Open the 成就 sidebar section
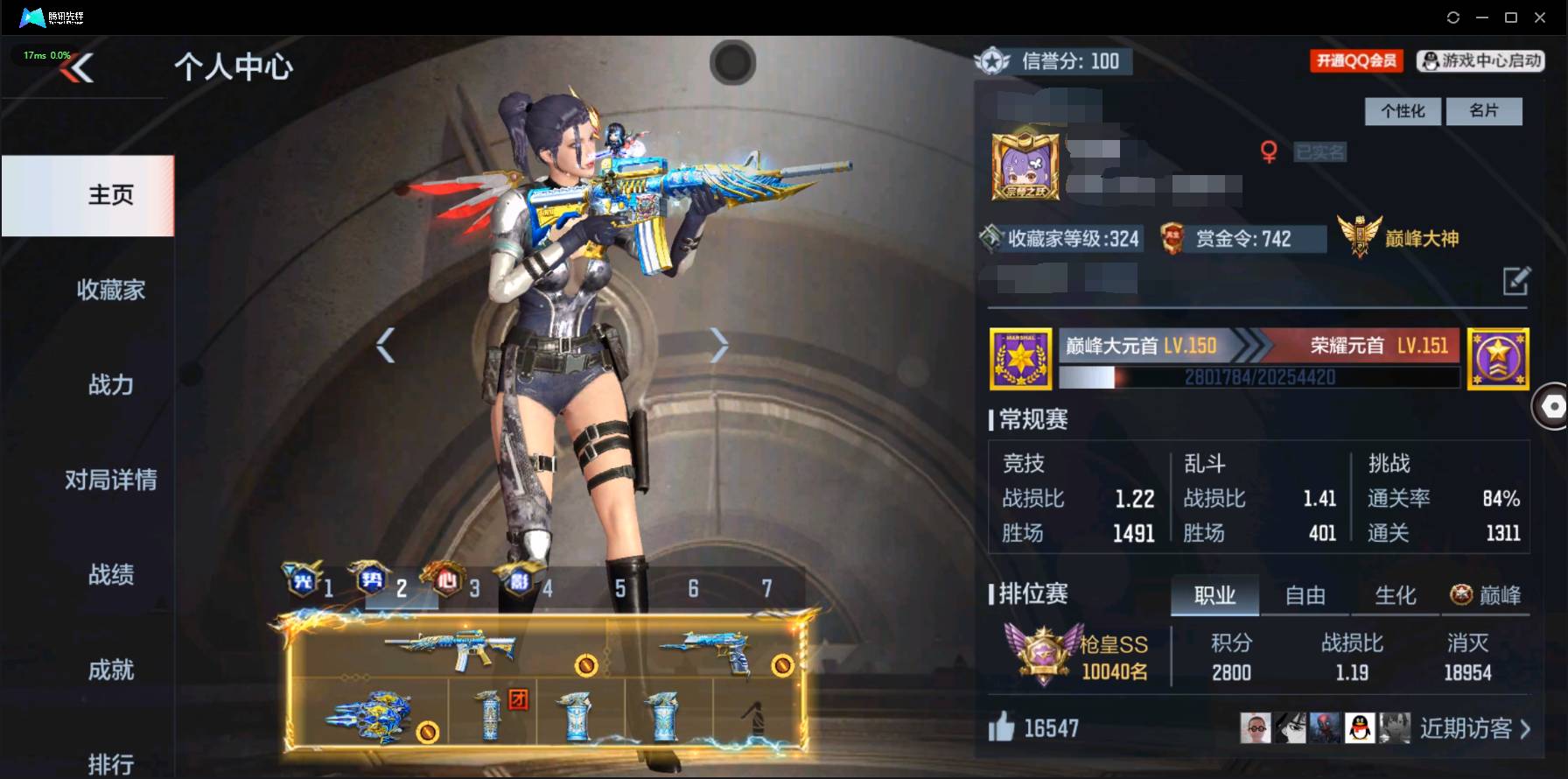The image size is (1568, 779). (x=110, y=670)
